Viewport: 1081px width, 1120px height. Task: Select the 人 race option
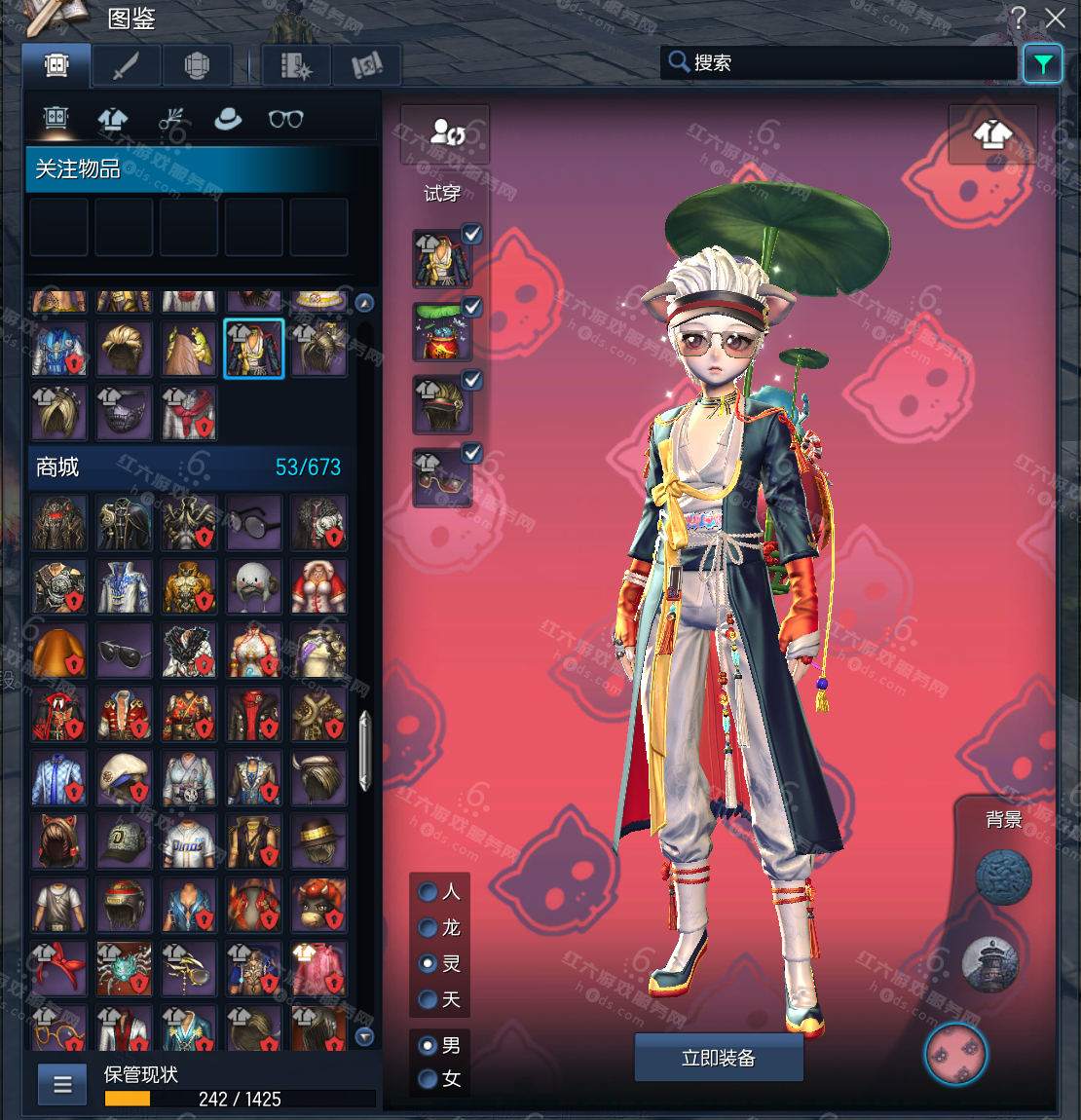pos(428,891)
